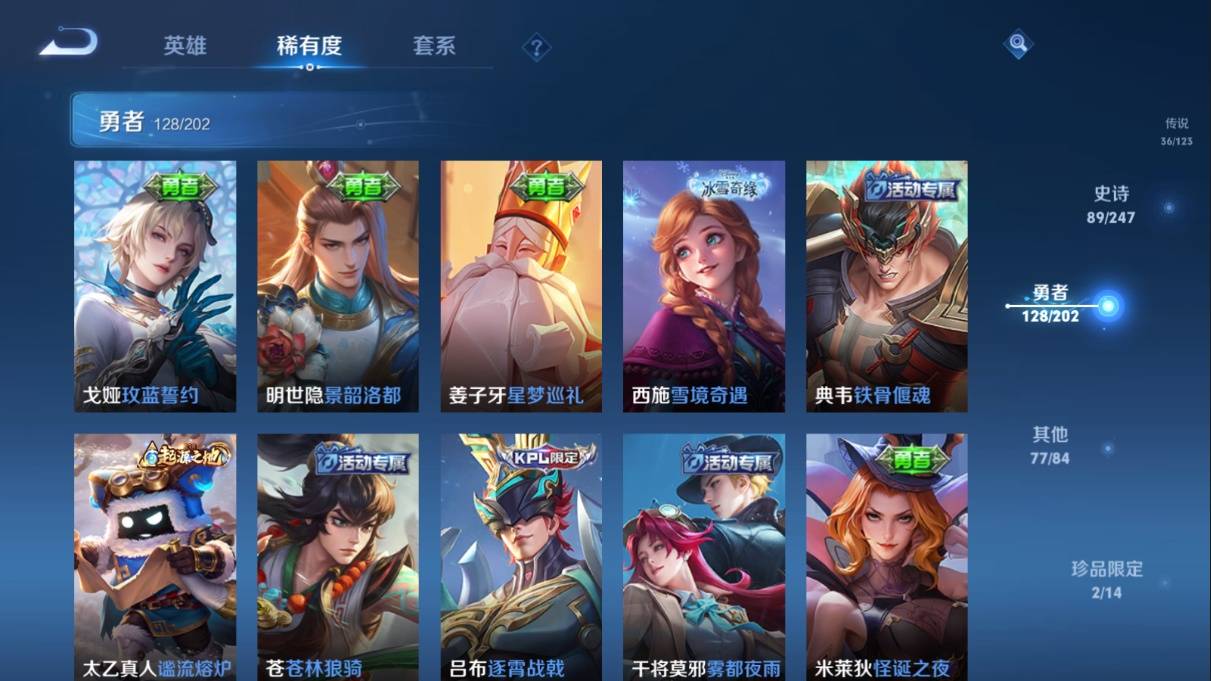Select the 勇者 rarity section
This screenshot has height=681, width=1211.
(x=1051, y=303)
